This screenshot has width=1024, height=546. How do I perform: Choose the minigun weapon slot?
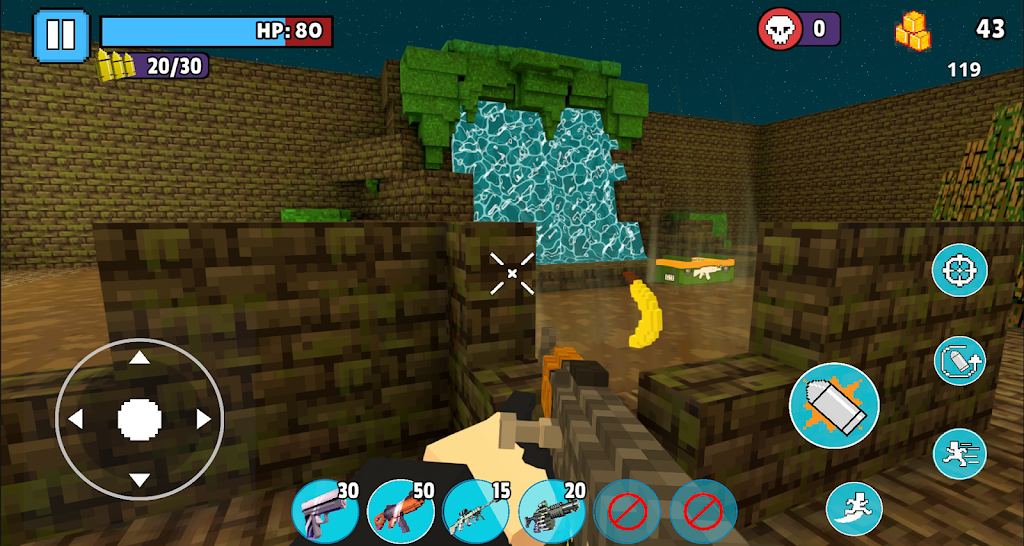coord(552,512)
